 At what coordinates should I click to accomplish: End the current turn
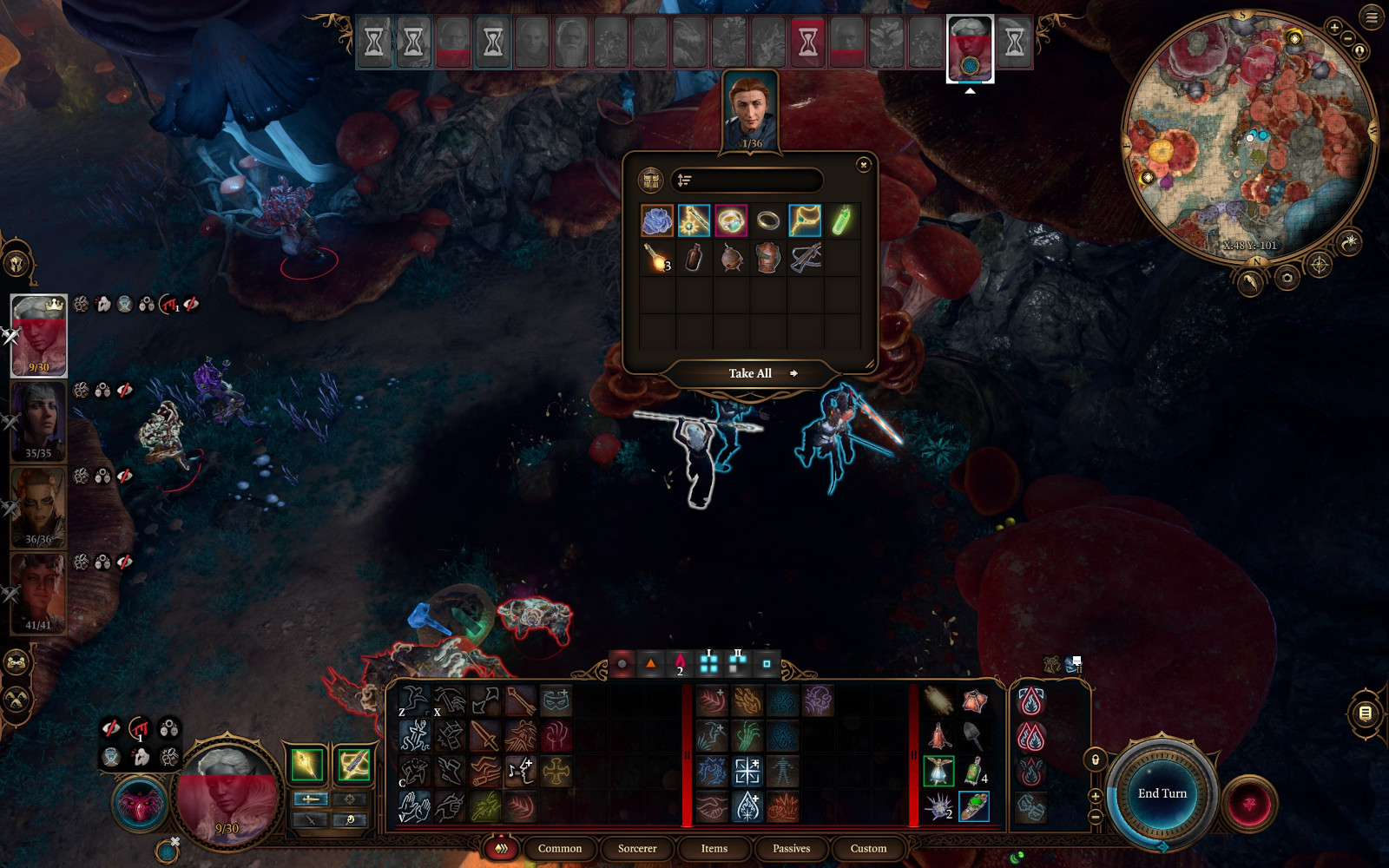coord(1162,793)
